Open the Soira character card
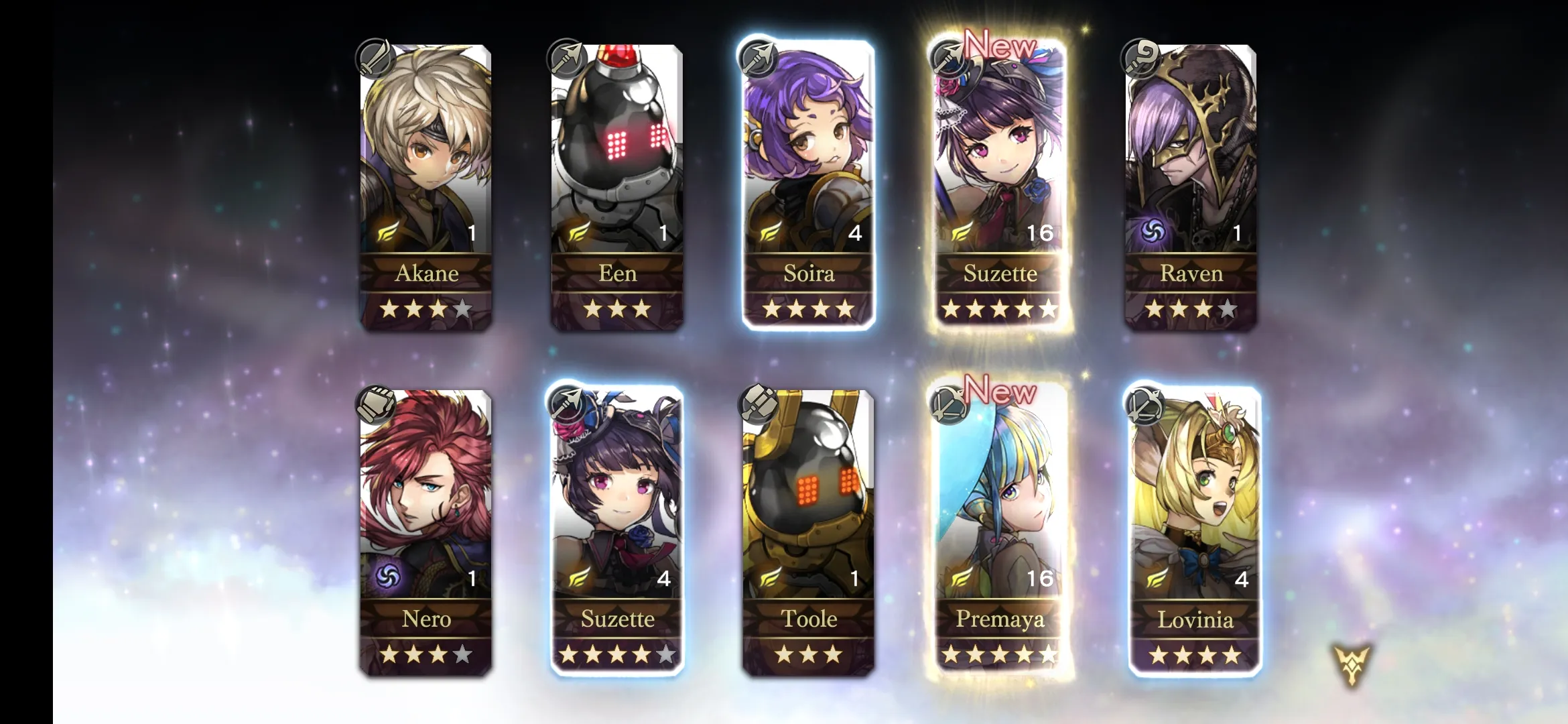Image resolution: width=1568 pixels, height=724 pixels. point(808,186)
